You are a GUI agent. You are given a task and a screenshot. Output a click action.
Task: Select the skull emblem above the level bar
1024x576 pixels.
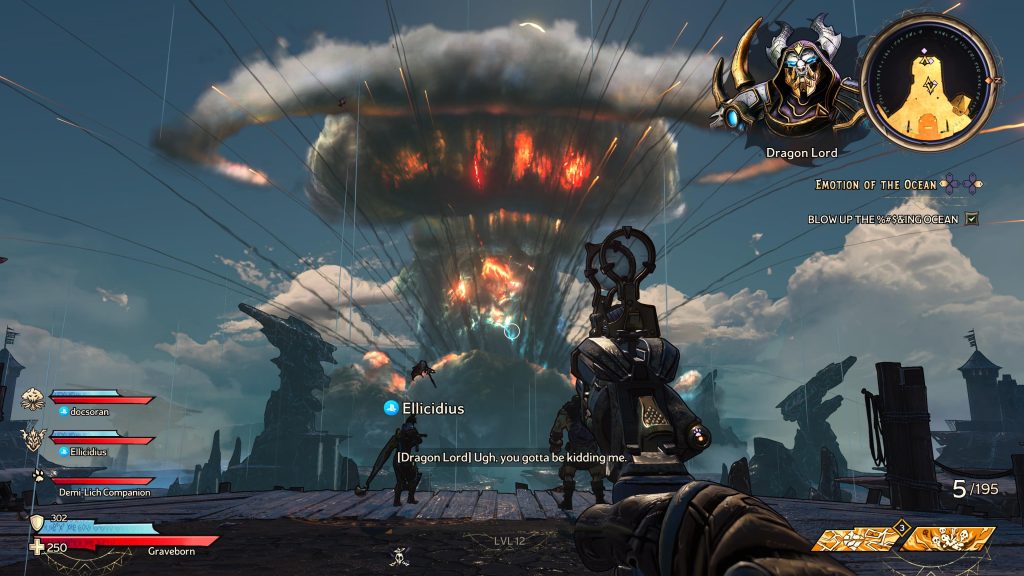click(399, 557)
